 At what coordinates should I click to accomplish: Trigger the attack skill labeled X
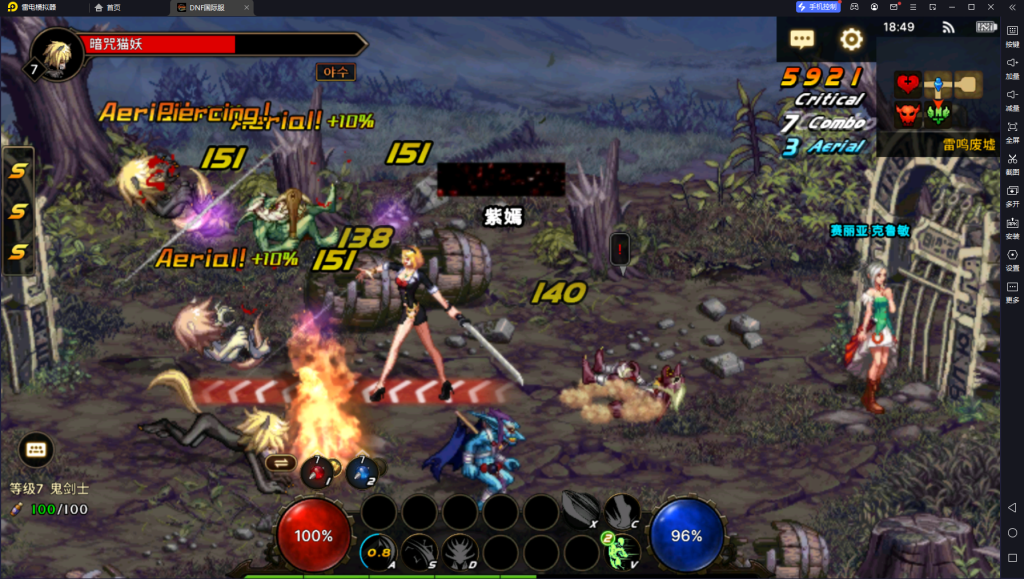coord(580,511)
